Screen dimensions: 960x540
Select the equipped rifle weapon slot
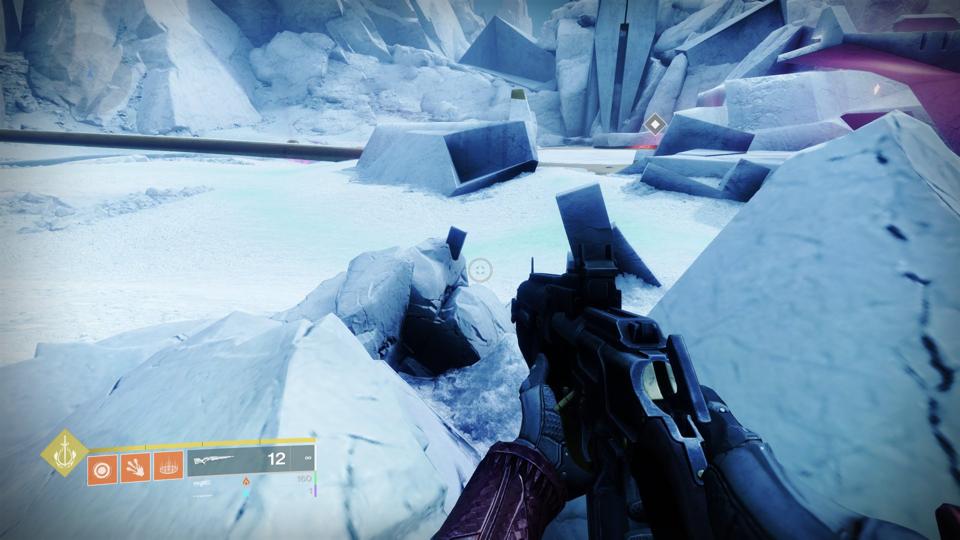click(x=250, y=460)
